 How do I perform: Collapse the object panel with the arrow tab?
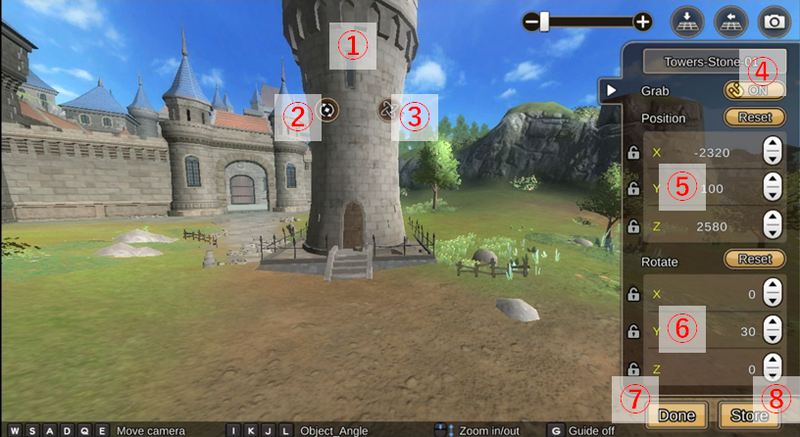(x=608, y=91)
